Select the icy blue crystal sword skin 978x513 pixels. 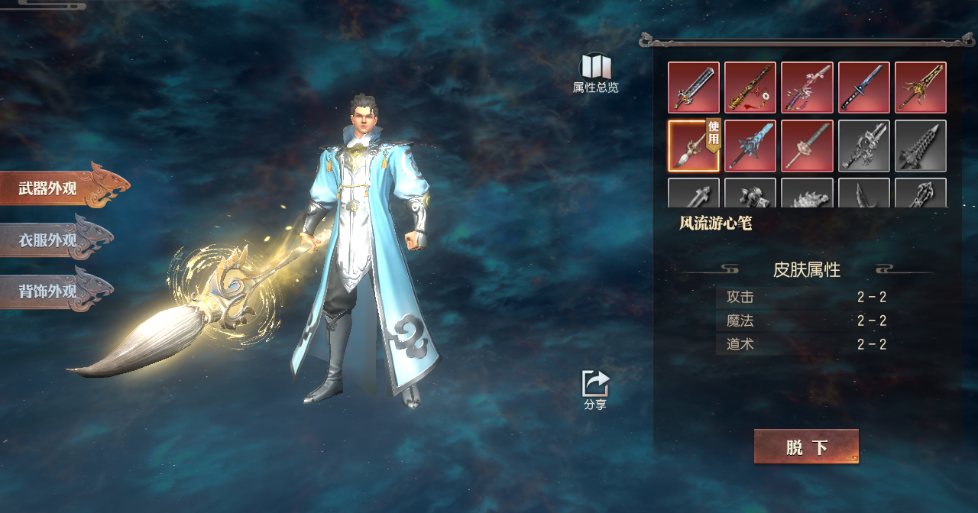[x=750, y=146]
